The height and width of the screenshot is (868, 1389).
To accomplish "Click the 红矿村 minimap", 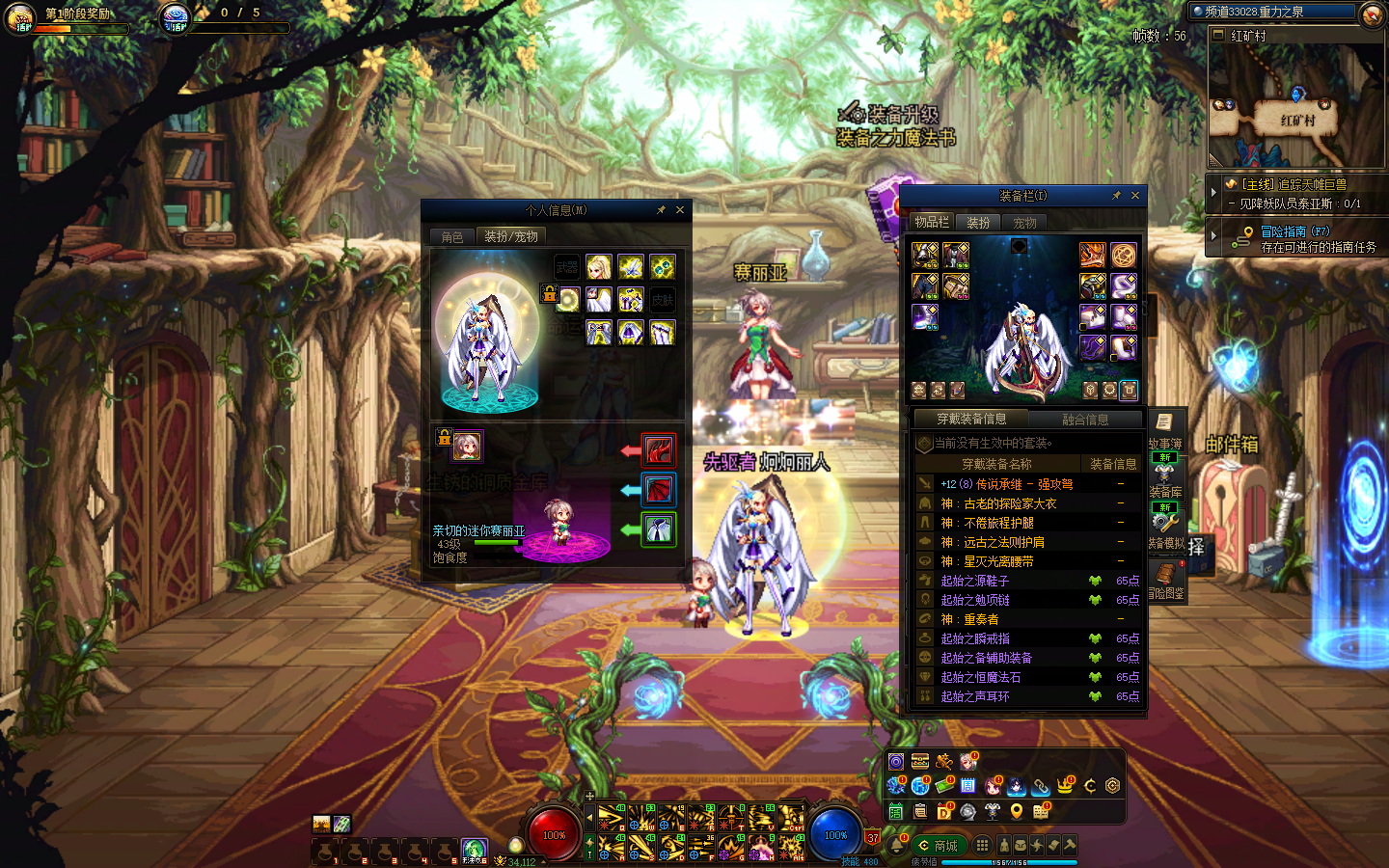I will 1295,106.
